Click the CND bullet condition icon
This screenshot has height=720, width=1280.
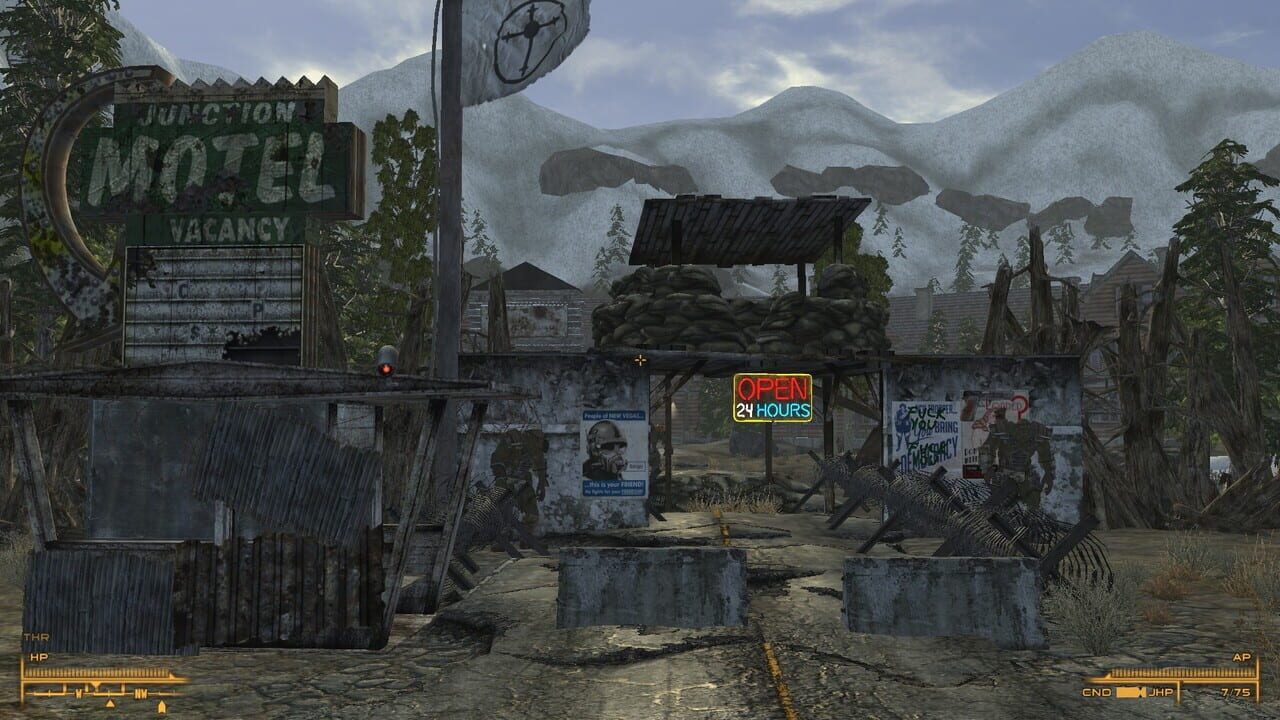1128,692
